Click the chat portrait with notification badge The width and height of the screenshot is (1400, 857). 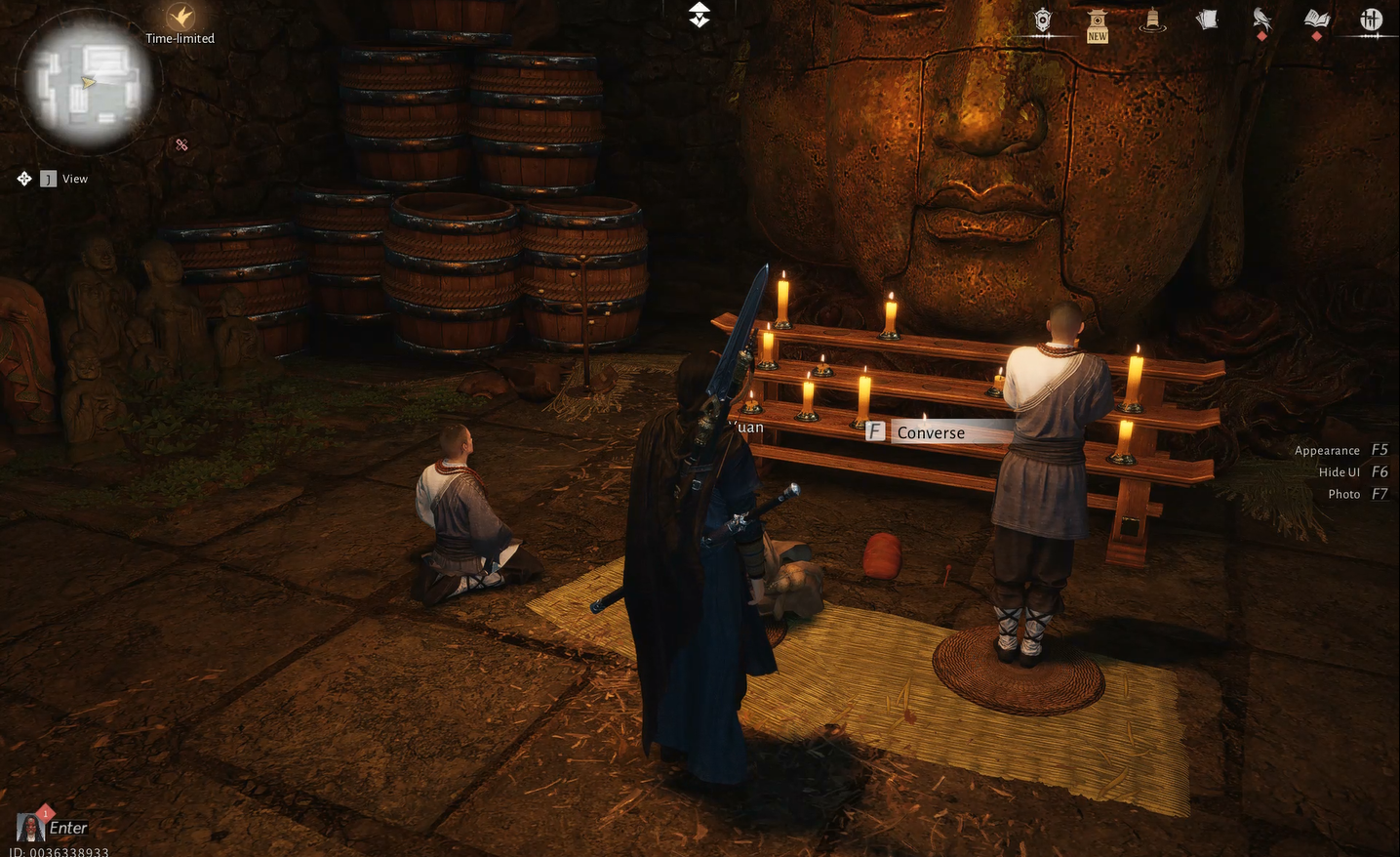(x=30, y=827)
